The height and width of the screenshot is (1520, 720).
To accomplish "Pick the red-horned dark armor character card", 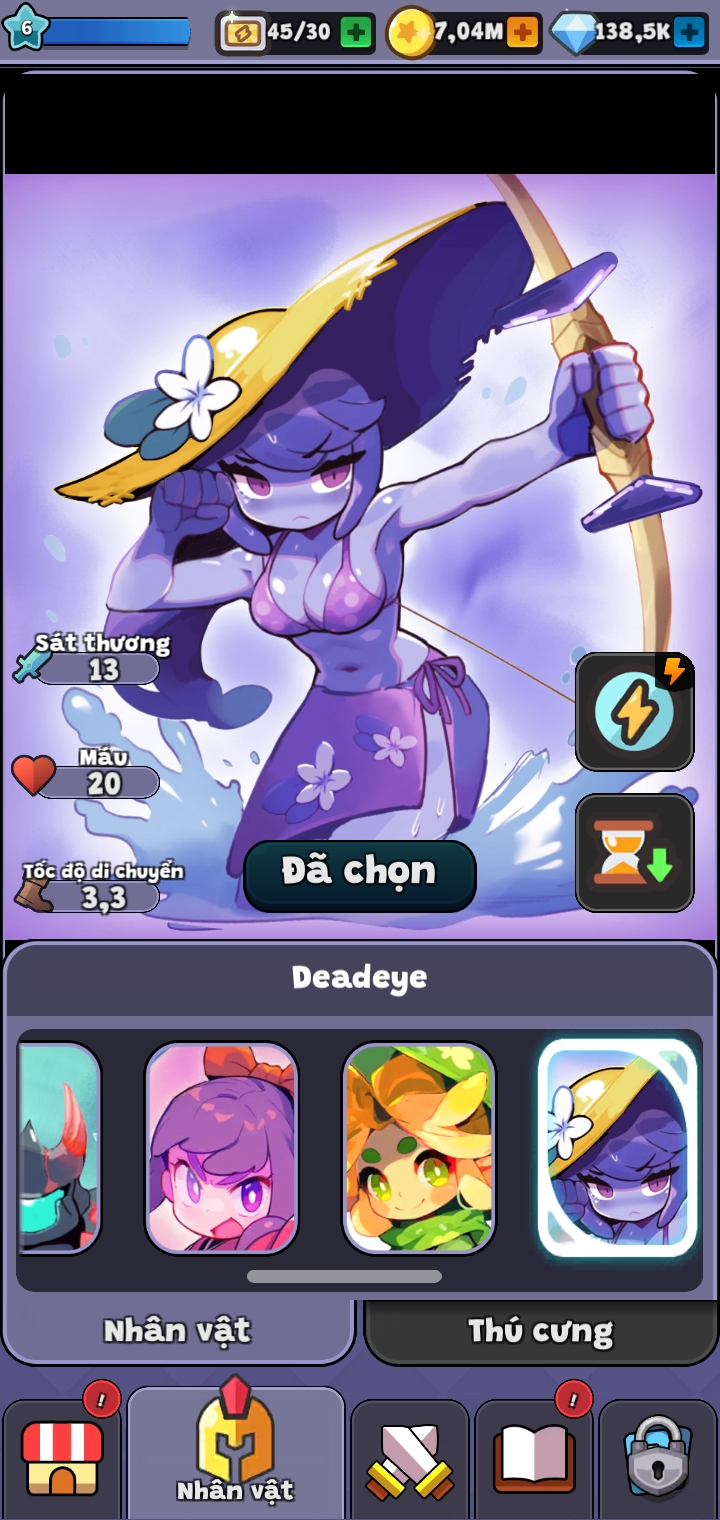I will [60, 1148].
